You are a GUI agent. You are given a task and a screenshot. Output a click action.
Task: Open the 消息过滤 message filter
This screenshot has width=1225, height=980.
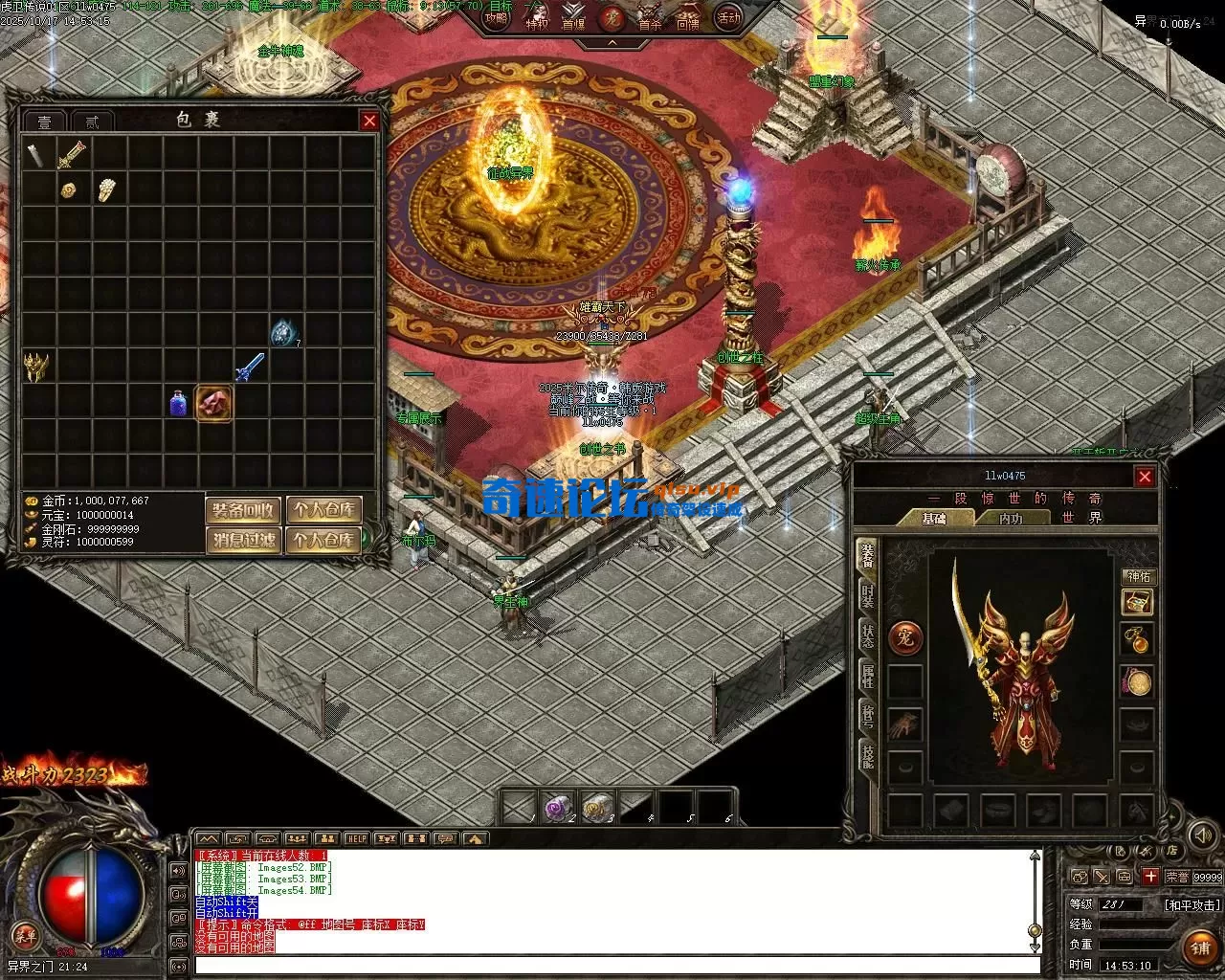click(x=243, y=541)
